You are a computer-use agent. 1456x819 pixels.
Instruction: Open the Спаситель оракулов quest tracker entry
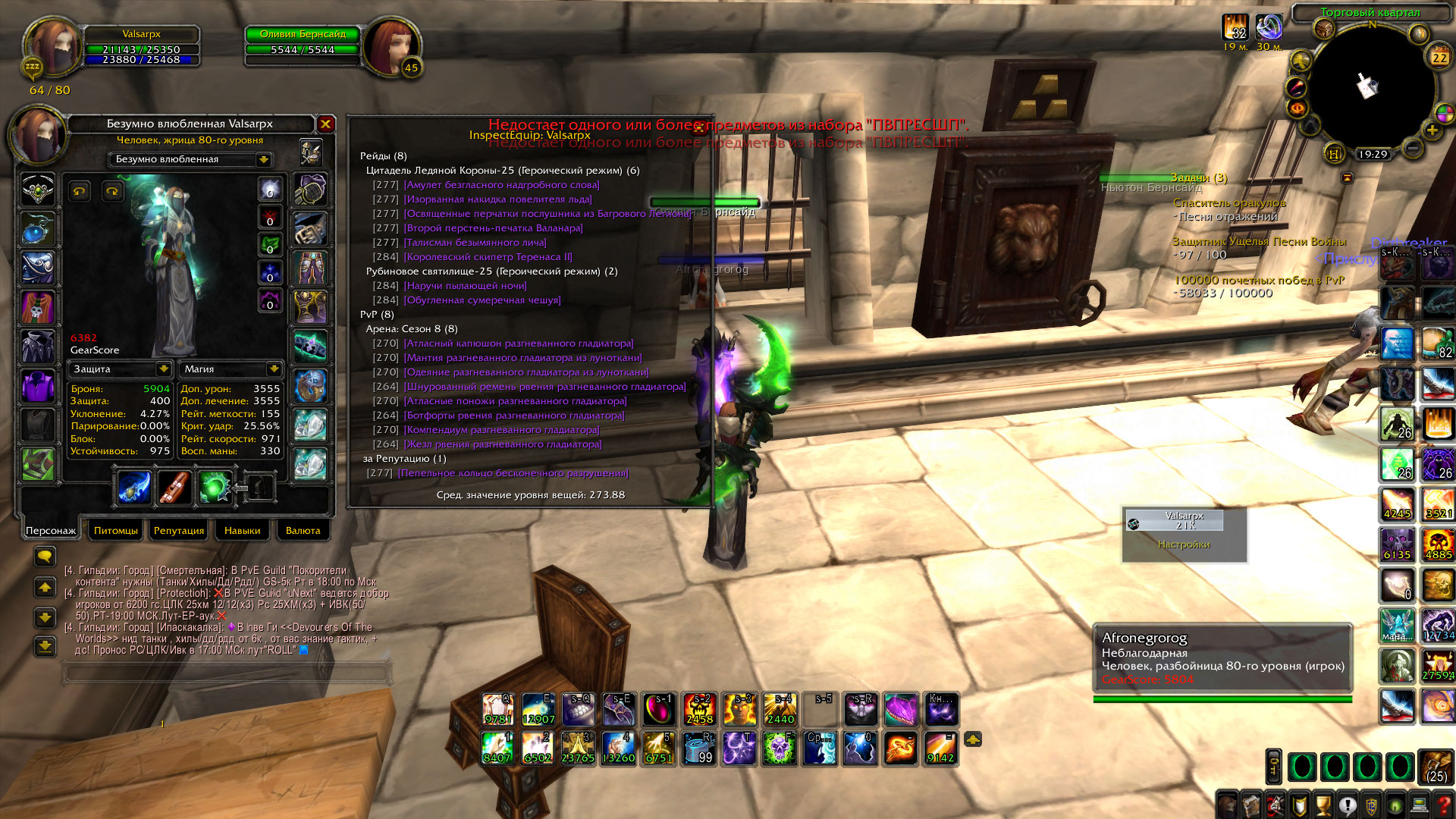pos(1228,203)
